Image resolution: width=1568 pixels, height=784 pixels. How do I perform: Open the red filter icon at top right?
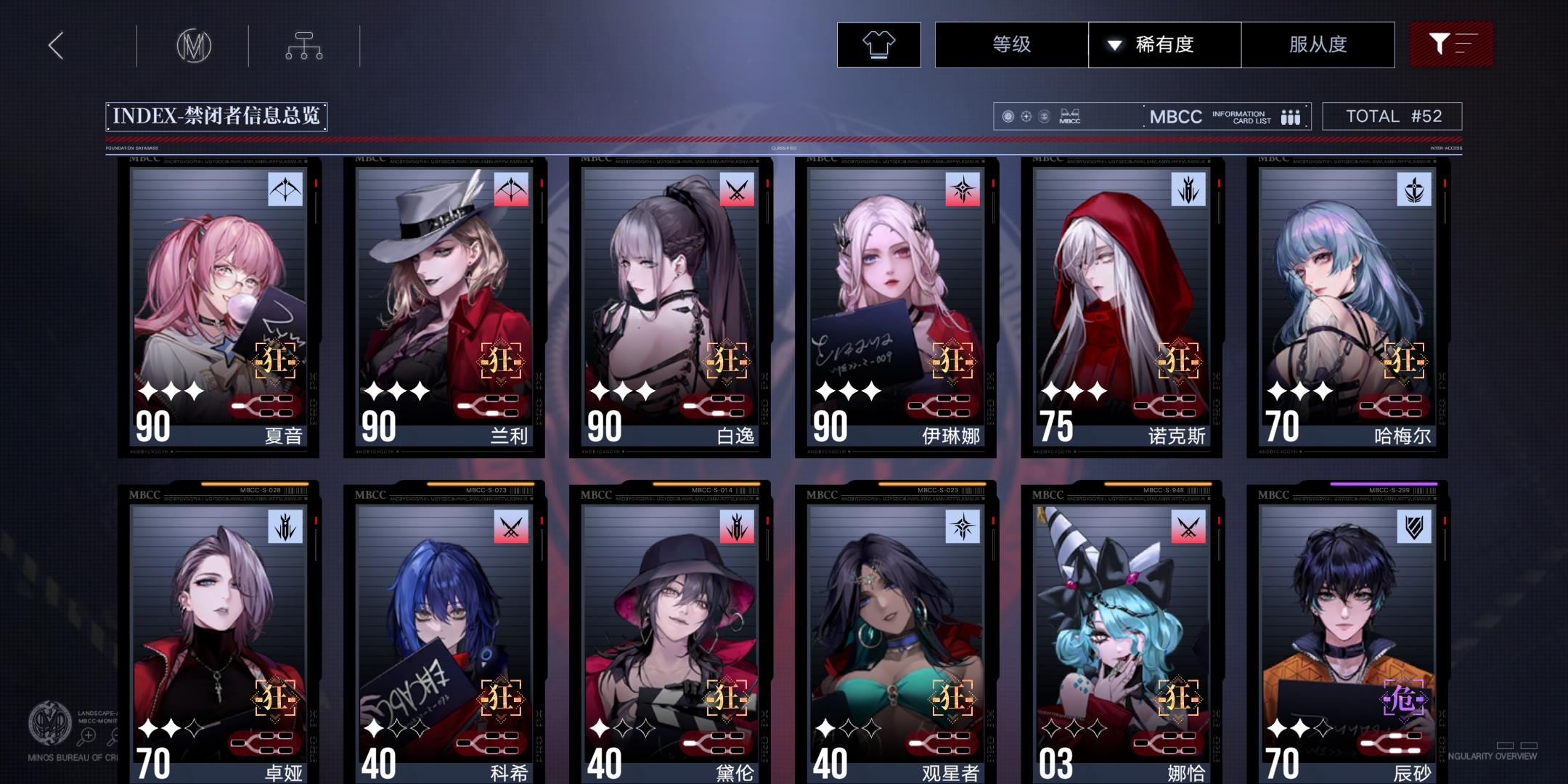coord(1451,44)
